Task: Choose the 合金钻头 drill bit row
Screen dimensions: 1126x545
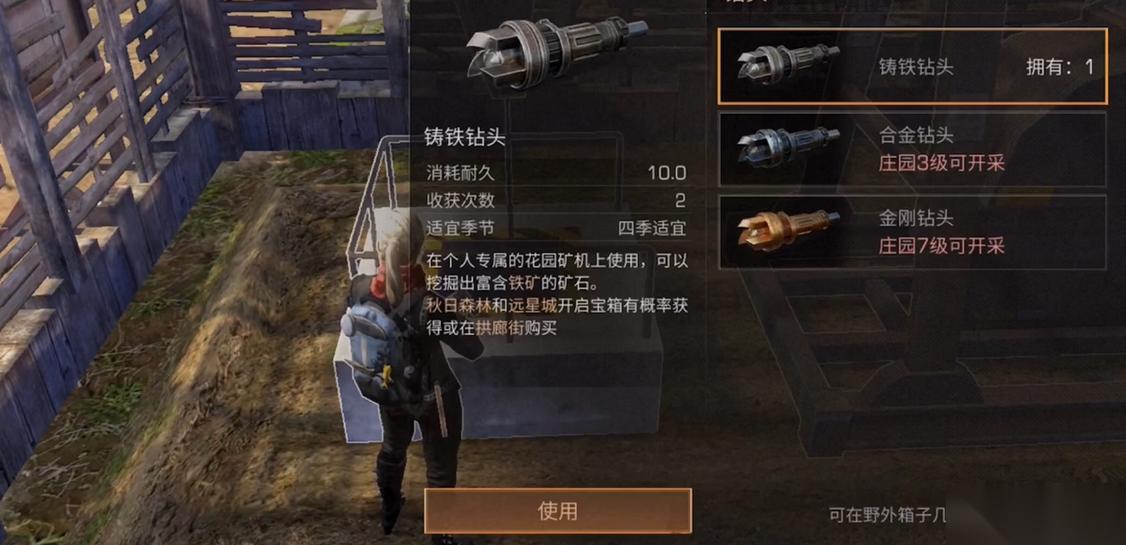Action: (x=912, y=149)
